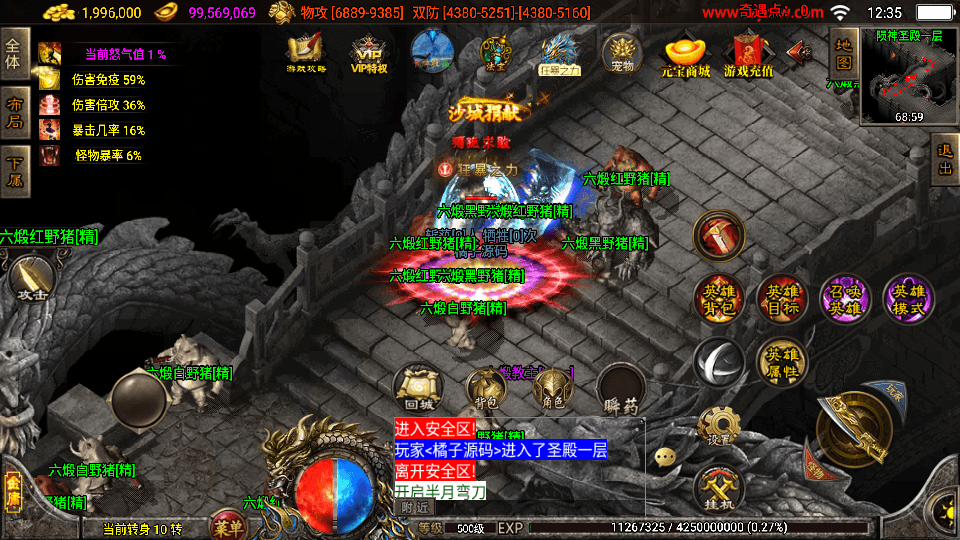Open the 元宝商城 ingot shop
This screenshot has height=540, width=960.
click(686, 56)
